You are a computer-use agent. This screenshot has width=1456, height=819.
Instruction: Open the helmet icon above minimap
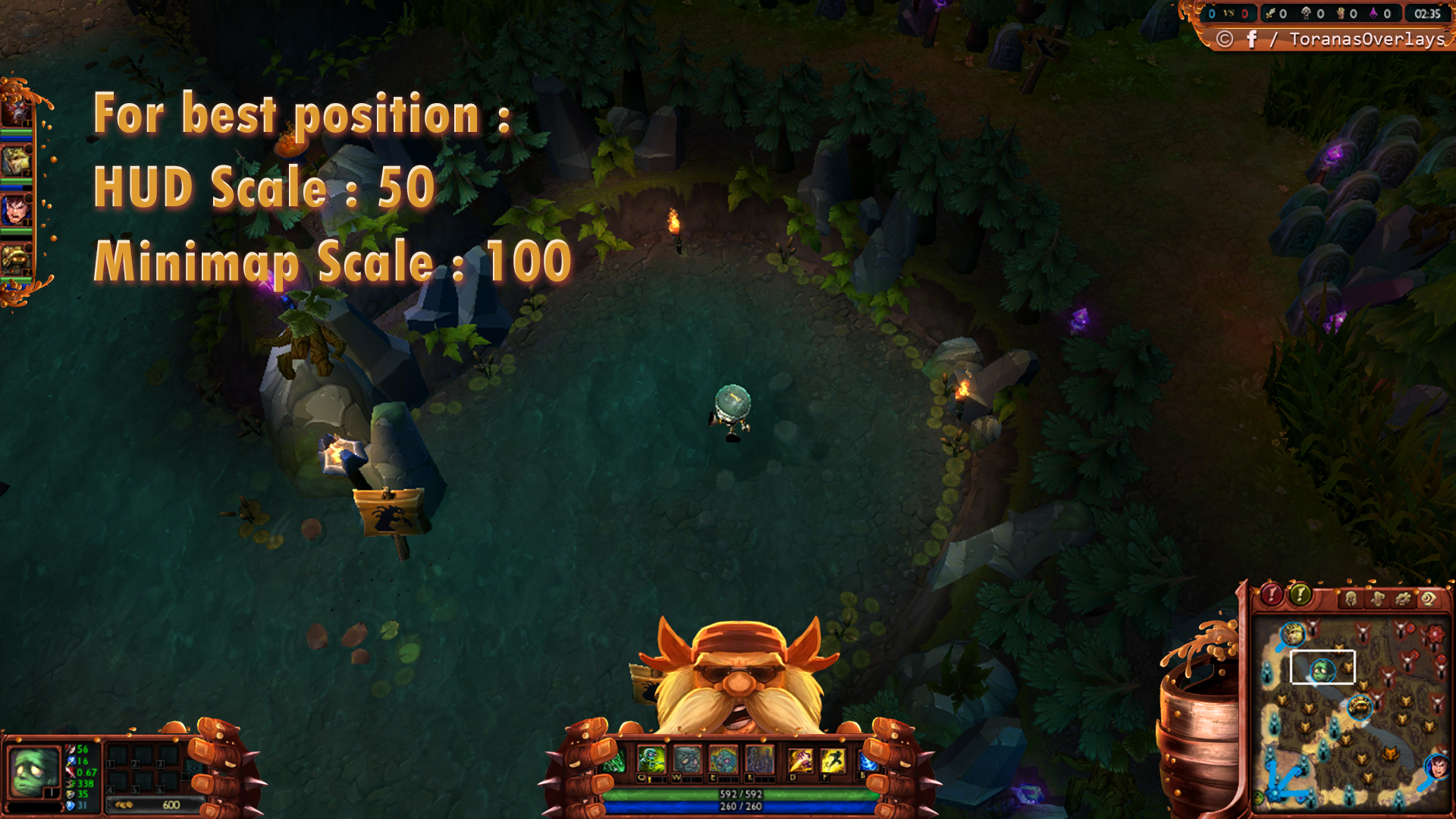coord(1351,599)
